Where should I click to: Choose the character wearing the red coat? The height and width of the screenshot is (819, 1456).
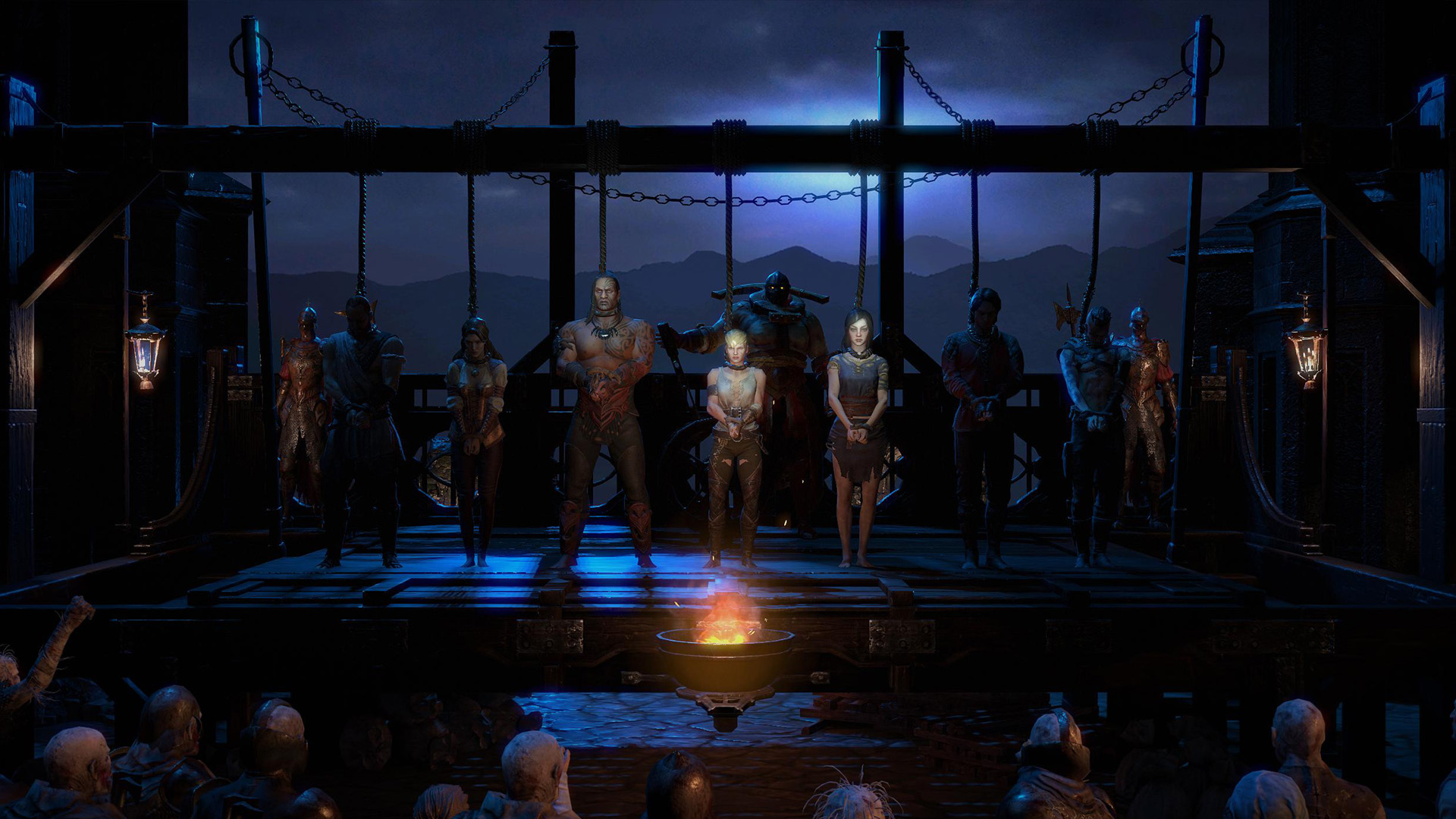tap(982, 409)
